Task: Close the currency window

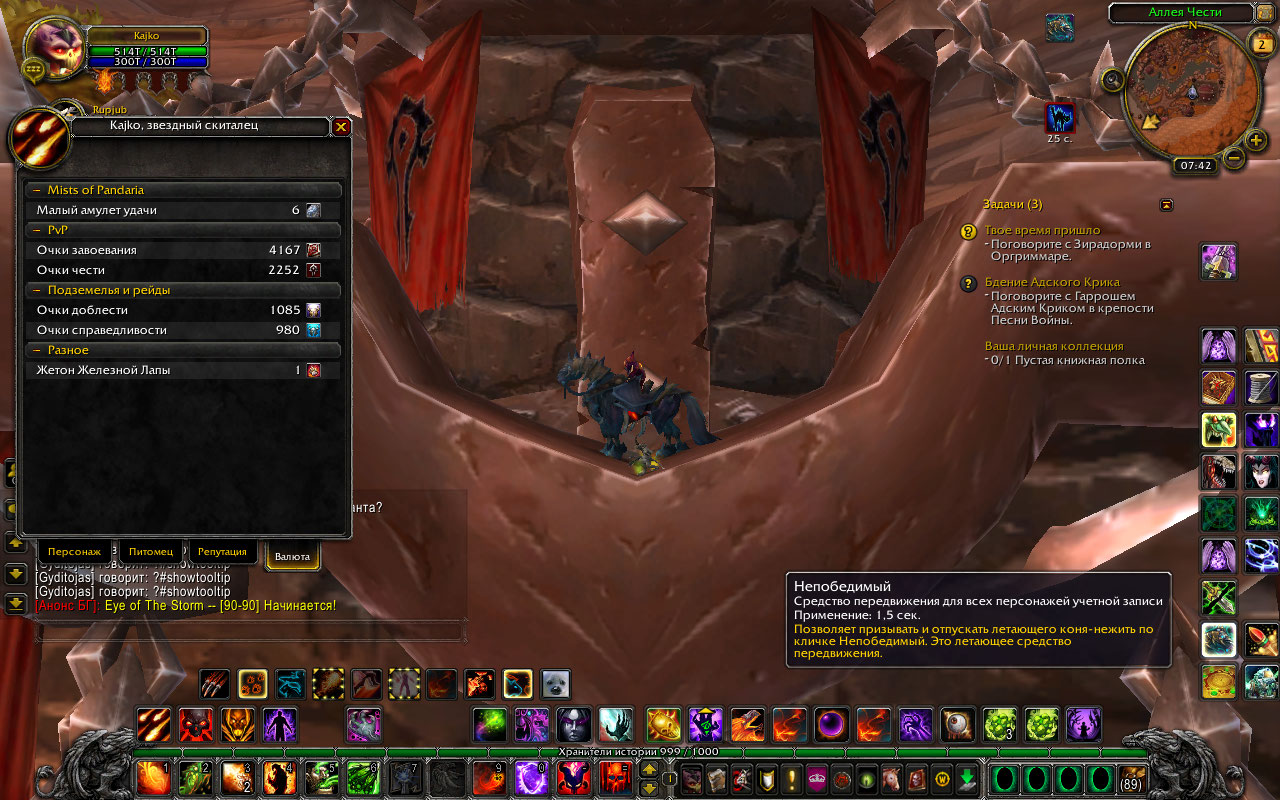Action: [x=341, y=127]
